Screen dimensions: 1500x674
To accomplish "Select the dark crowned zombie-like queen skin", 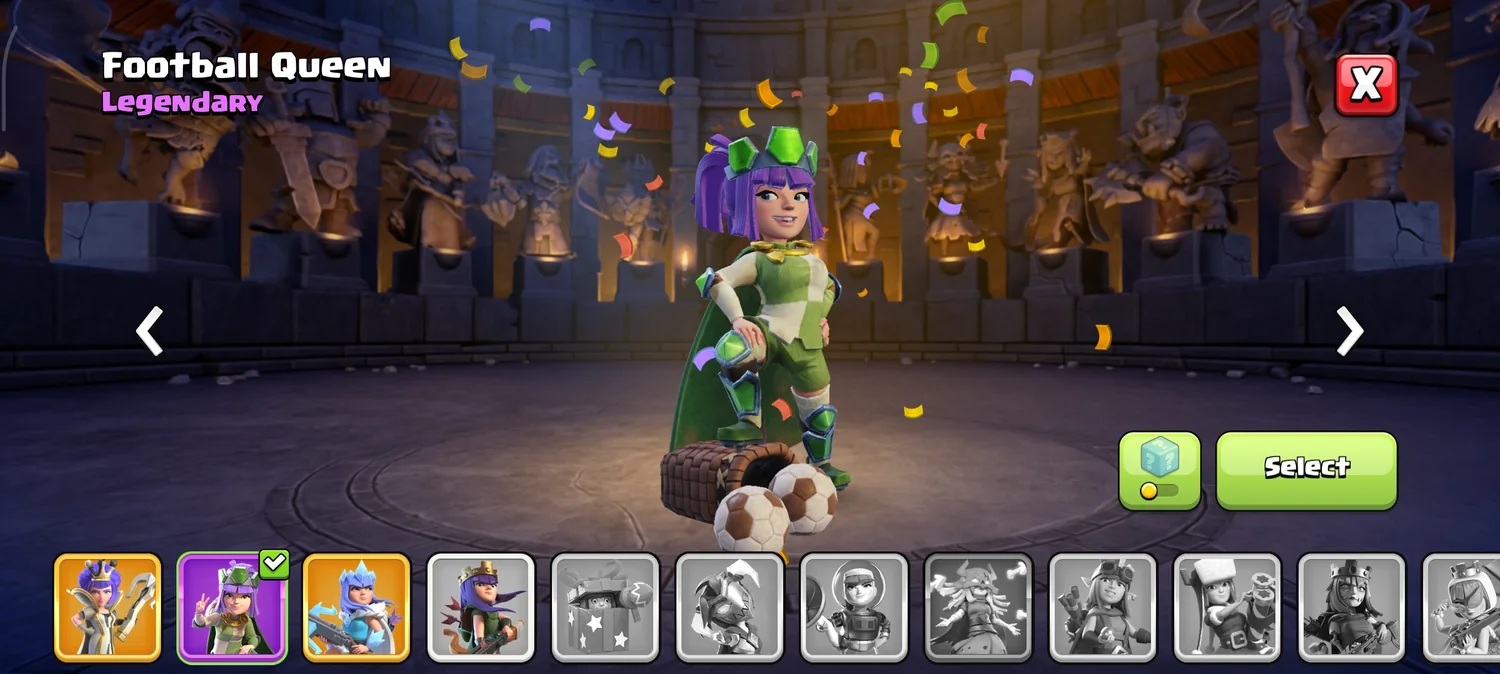I will [1352, 607].
